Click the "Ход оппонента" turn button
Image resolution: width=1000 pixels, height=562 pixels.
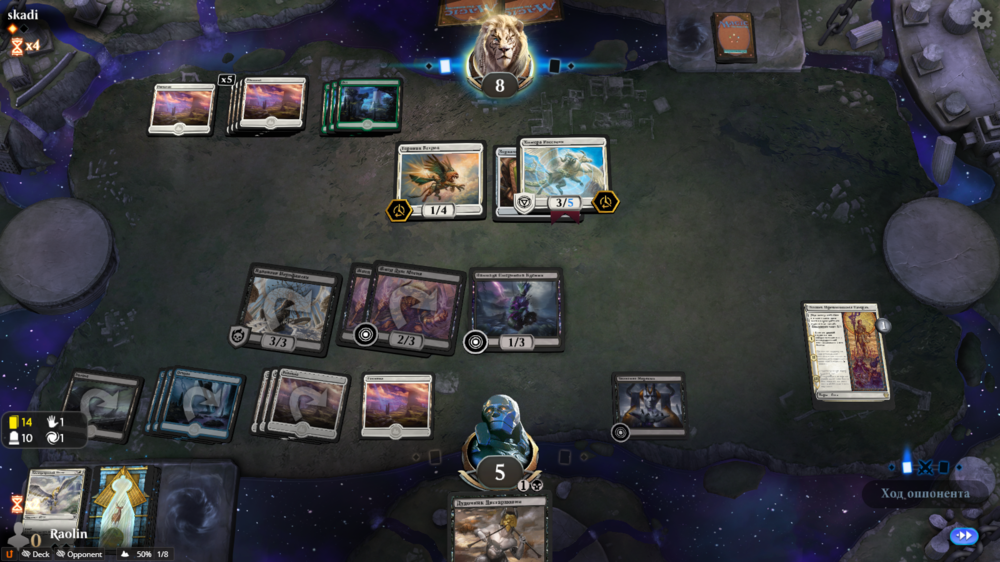tap(924, 493)
